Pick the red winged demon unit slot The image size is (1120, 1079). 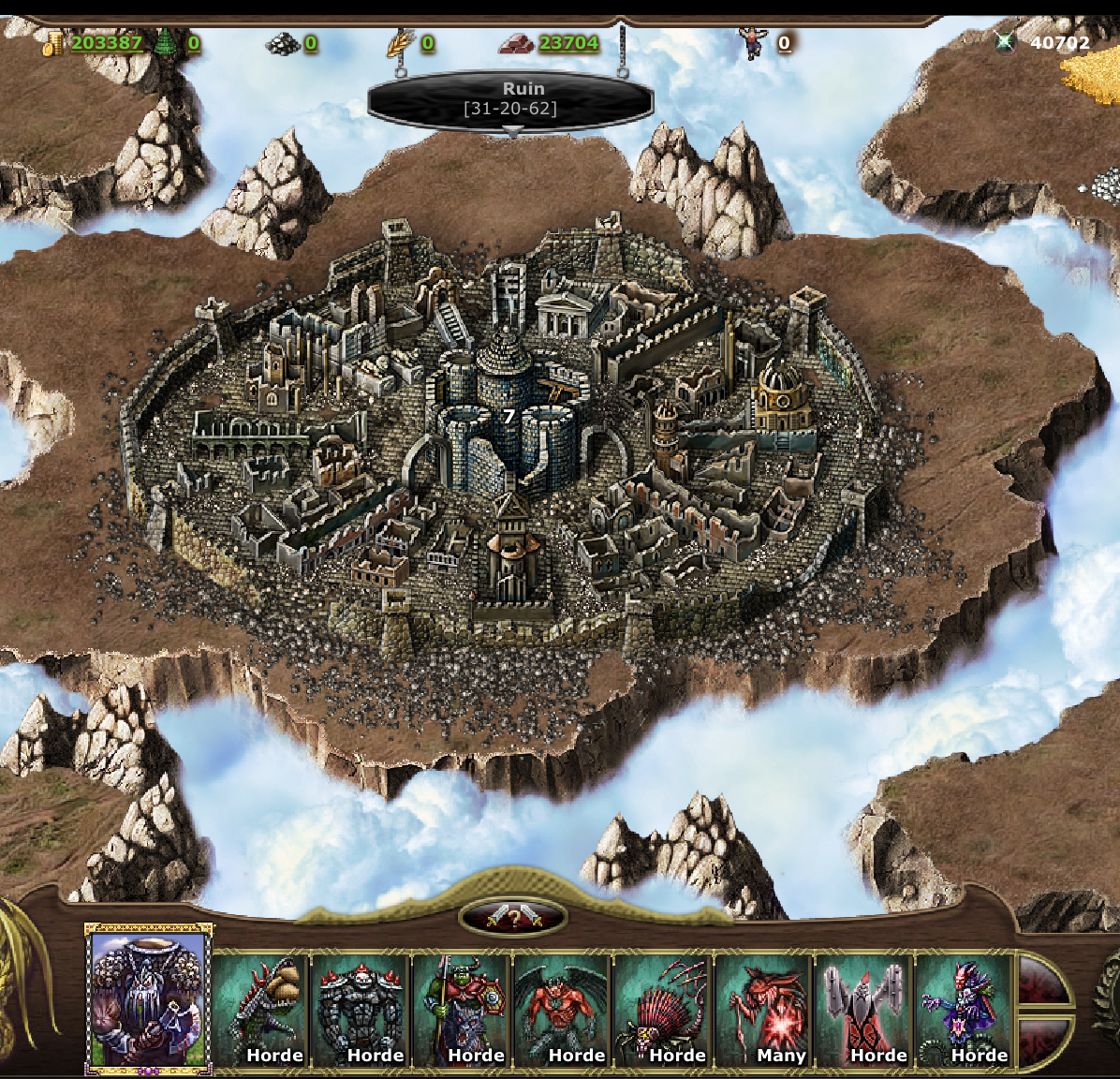[563, 1010]
